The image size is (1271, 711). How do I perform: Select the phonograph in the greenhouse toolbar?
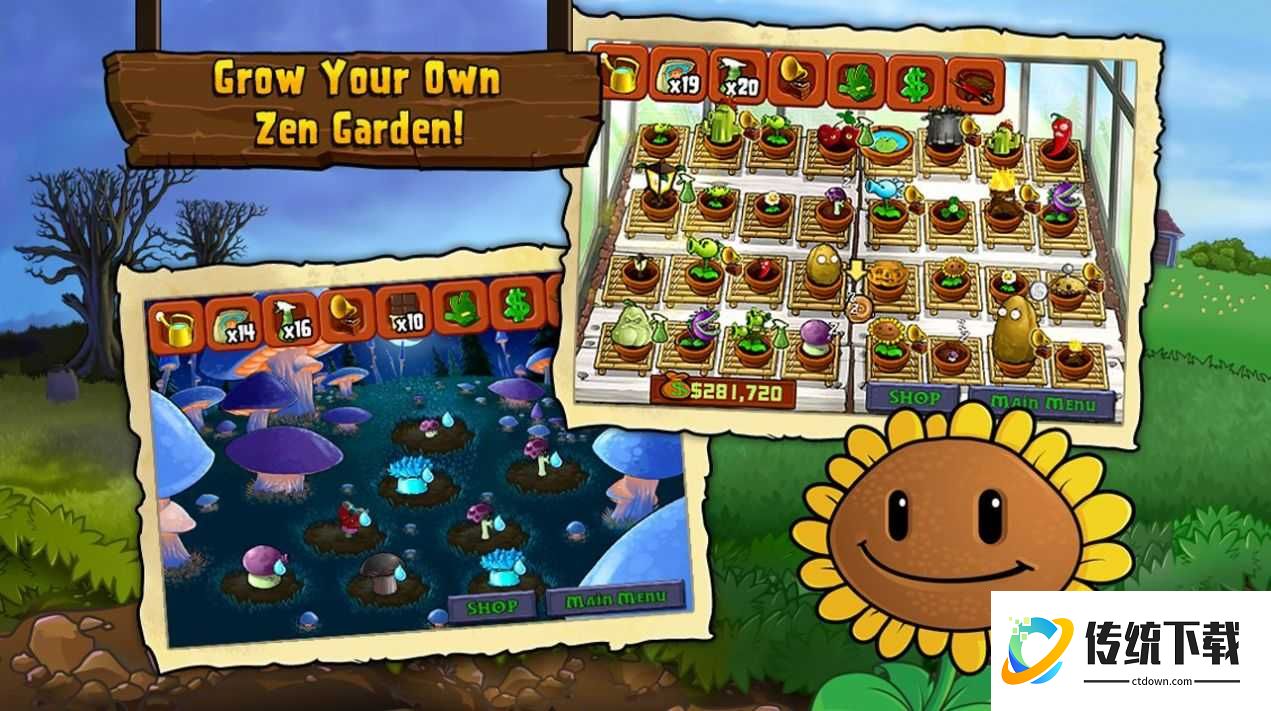tap(797, 77)
